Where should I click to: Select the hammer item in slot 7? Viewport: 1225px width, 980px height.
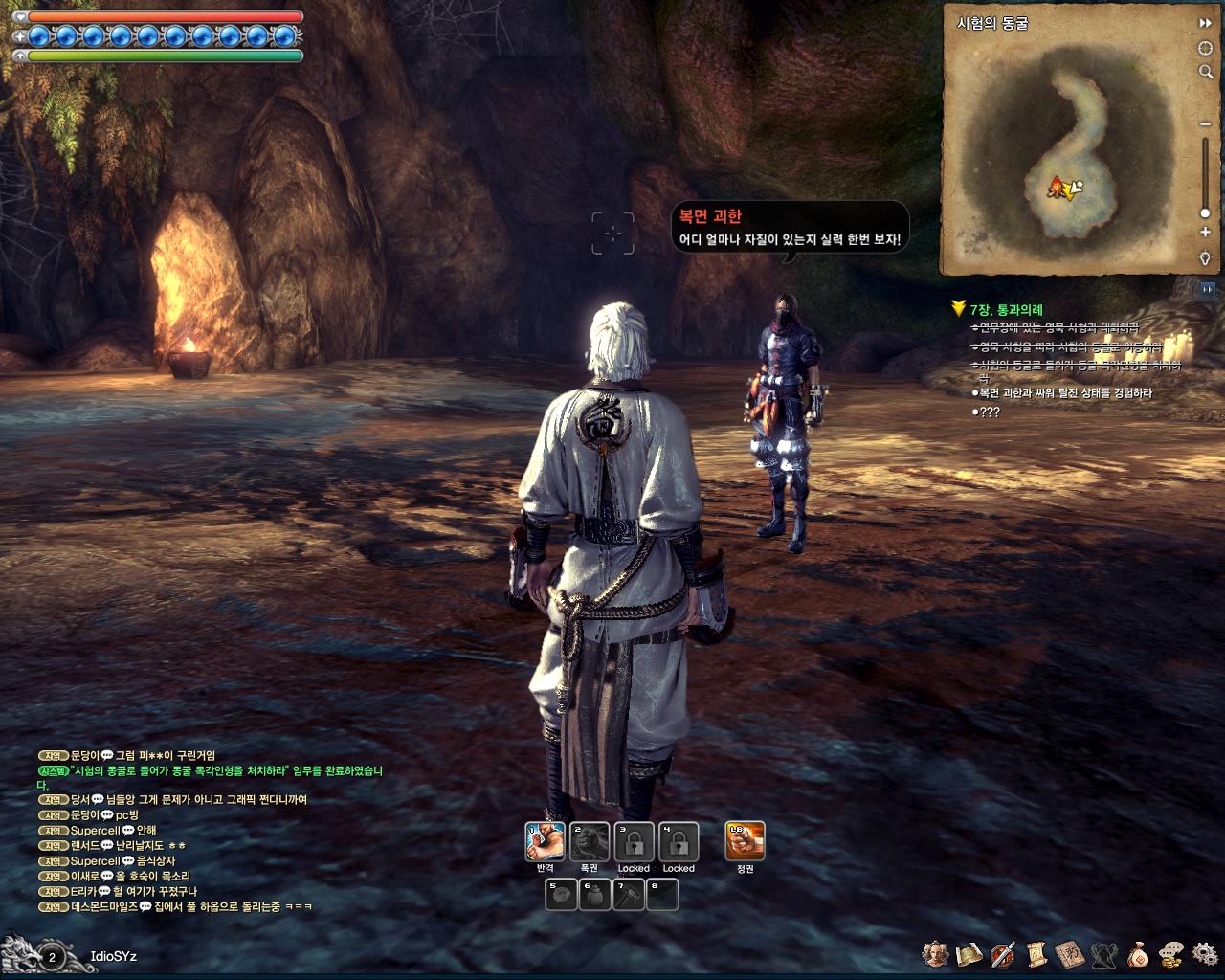coord(628,895)
